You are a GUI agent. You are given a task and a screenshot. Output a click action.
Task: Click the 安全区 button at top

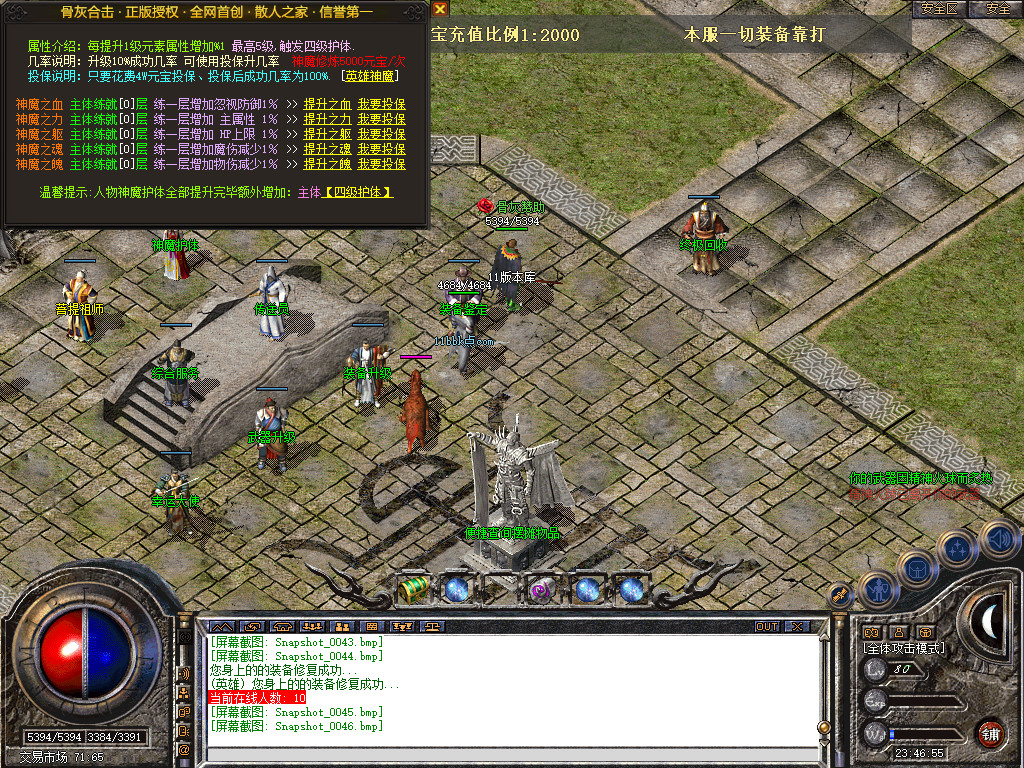pyautogui.click(x=938, y=8)
